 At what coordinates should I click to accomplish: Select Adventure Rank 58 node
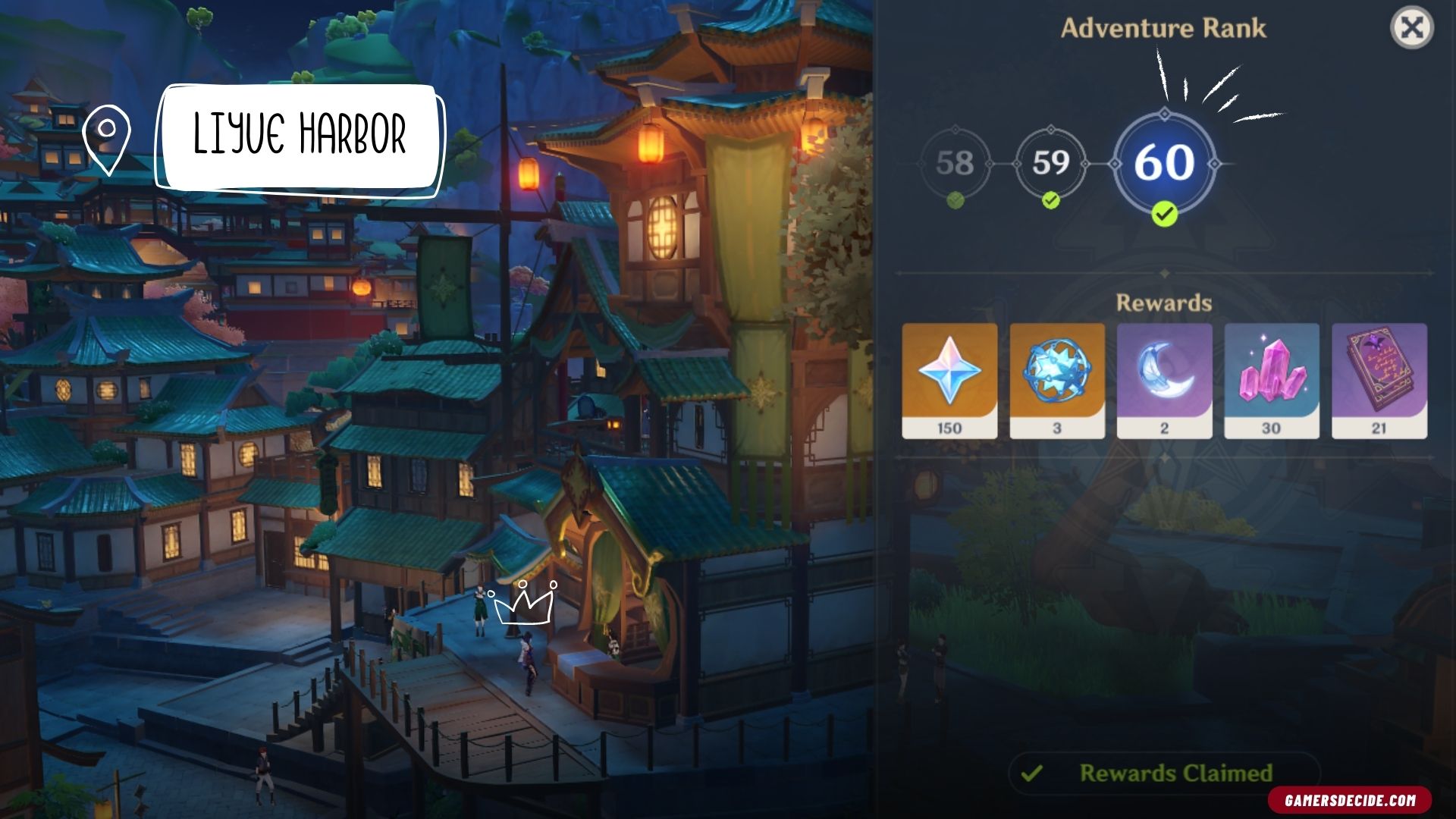[955, 163]
